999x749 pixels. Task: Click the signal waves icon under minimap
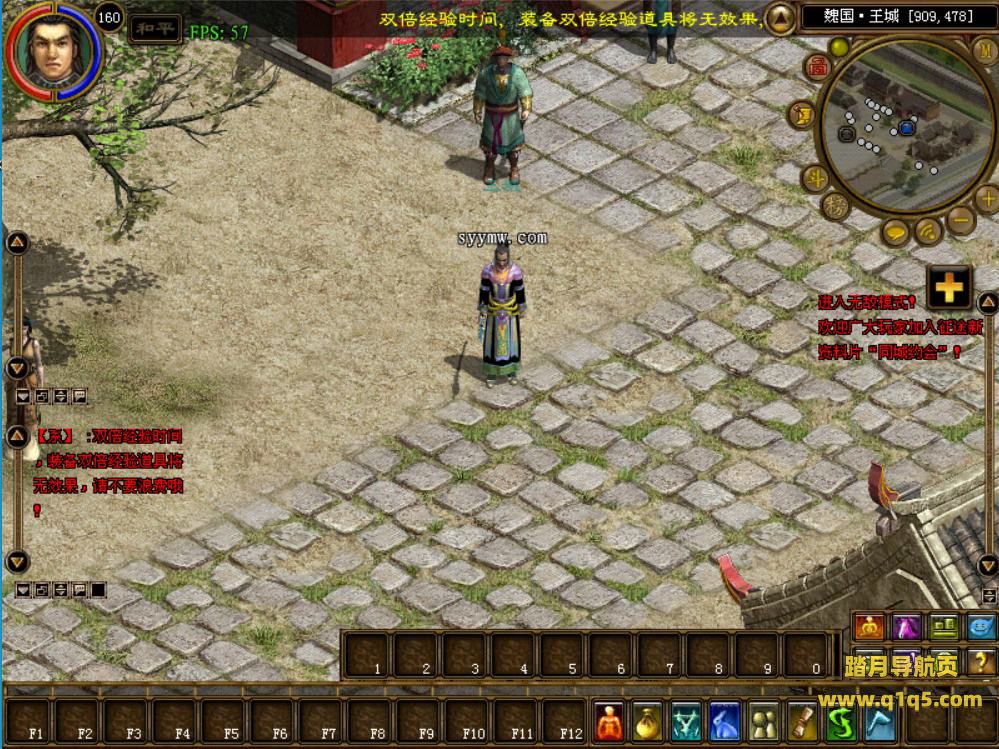point(928,232)
